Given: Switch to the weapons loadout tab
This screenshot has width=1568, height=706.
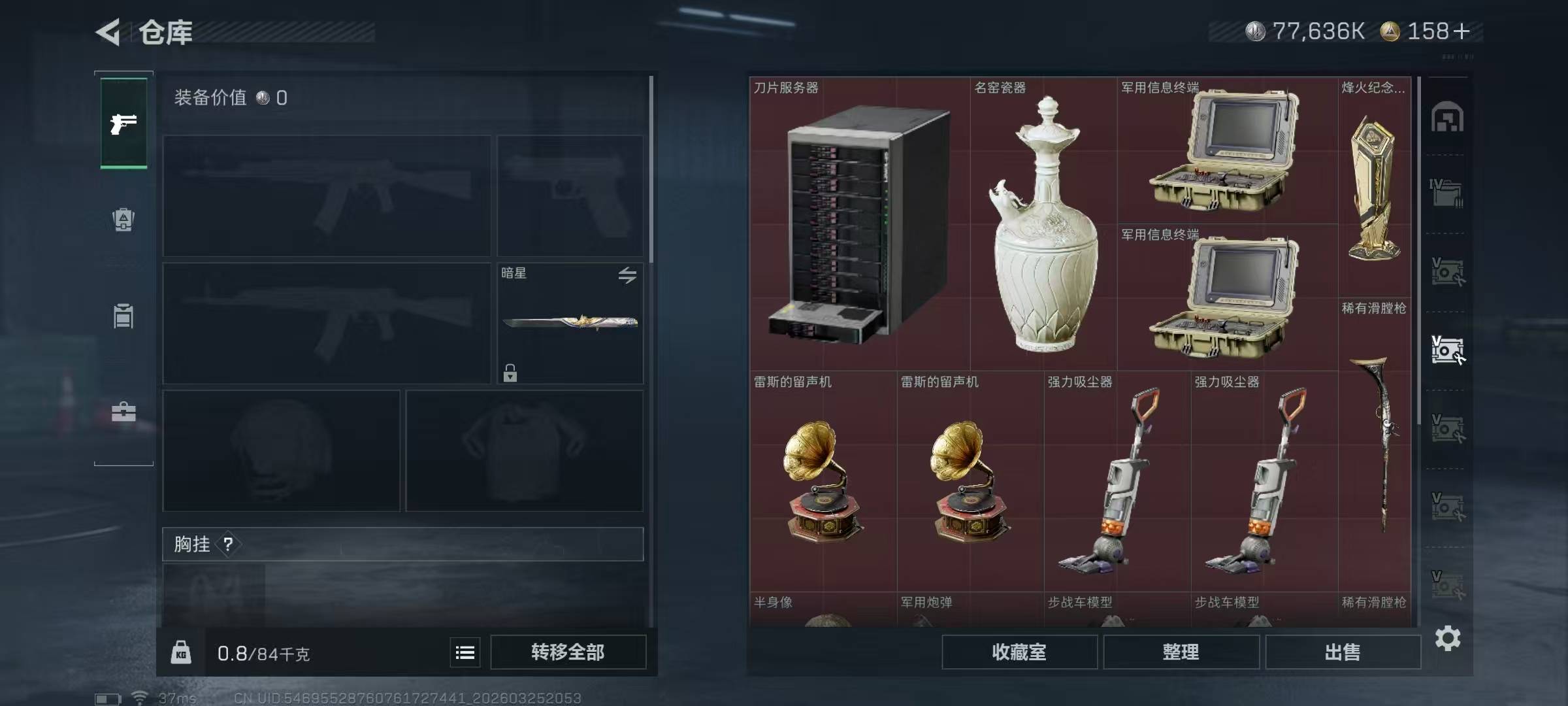Looking at the screenshot, I should (123, 124).
